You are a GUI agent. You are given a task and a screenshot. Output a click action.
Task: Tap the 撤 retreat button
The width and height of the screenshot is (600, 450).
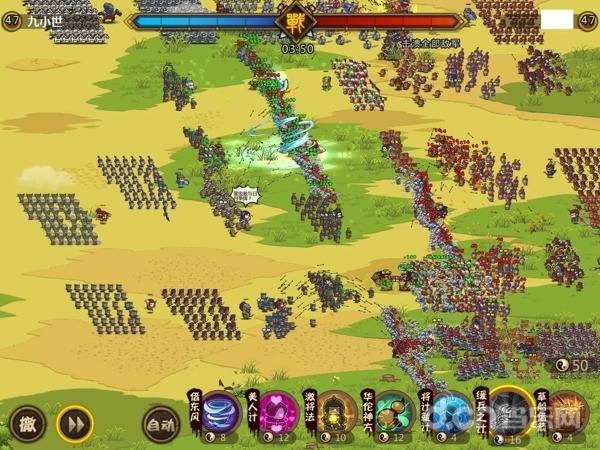pos(27,422)
